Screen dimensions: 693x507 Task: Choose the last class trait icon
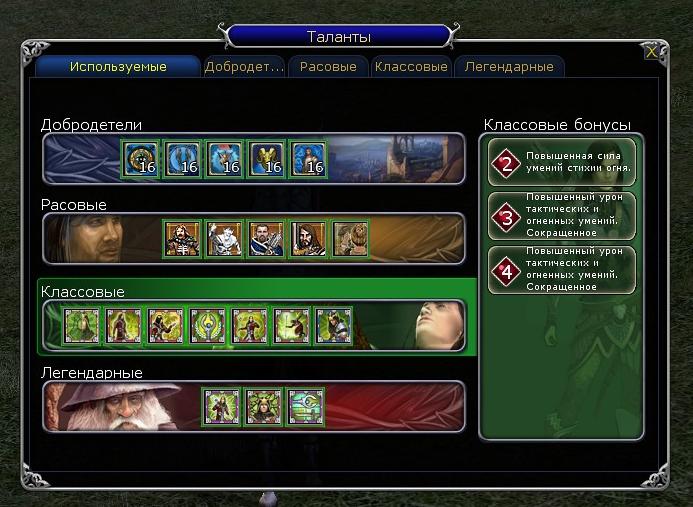click(x=333, y=326)
